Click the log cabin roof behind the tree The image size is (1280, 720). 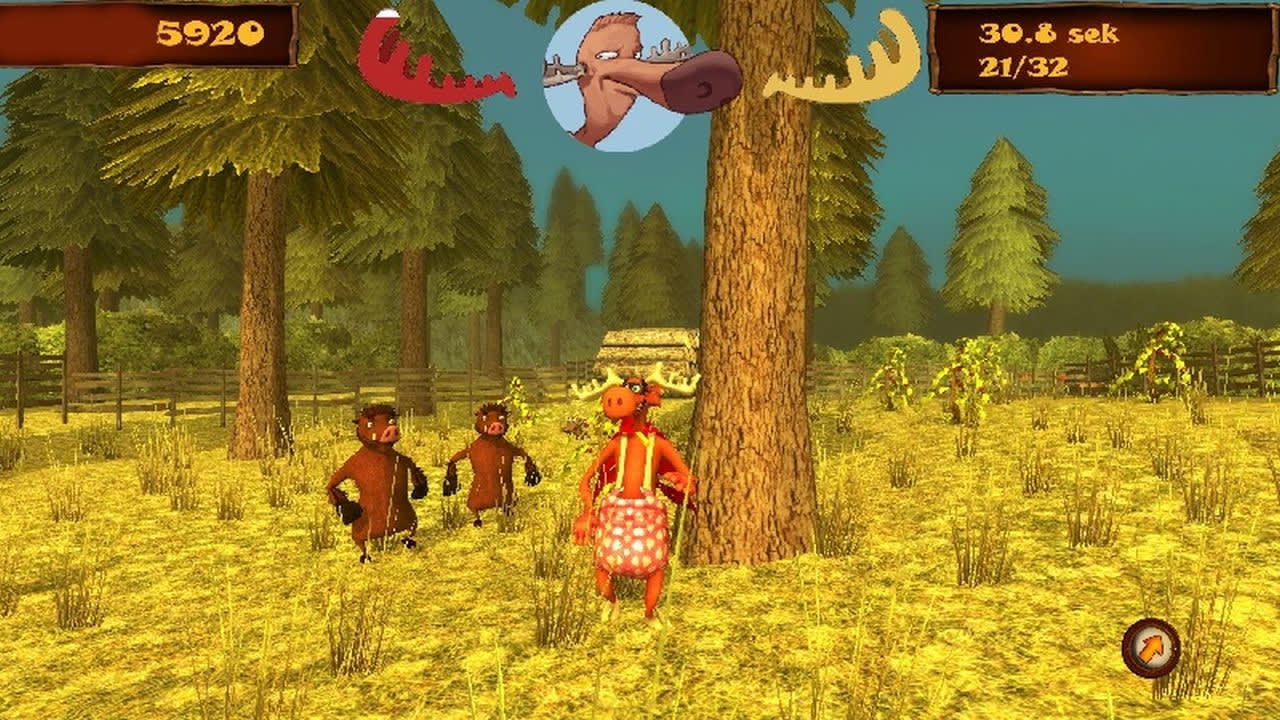pyautogui.click(x=650, y=340)
